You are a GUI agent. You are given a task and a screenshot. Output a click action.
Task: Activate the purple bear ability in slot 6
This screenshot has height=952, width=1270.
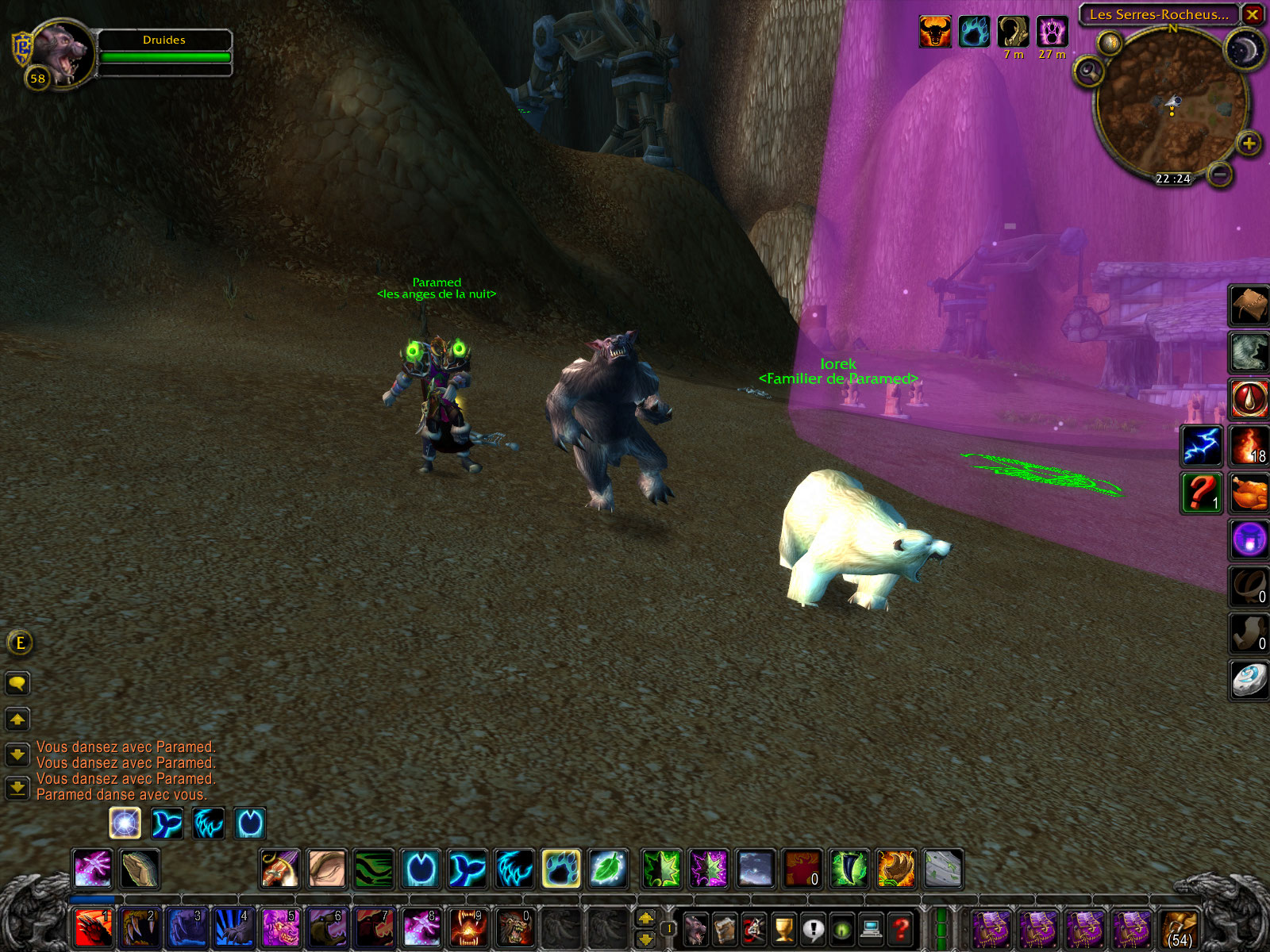pyautogui.click(x=328, y=928)
